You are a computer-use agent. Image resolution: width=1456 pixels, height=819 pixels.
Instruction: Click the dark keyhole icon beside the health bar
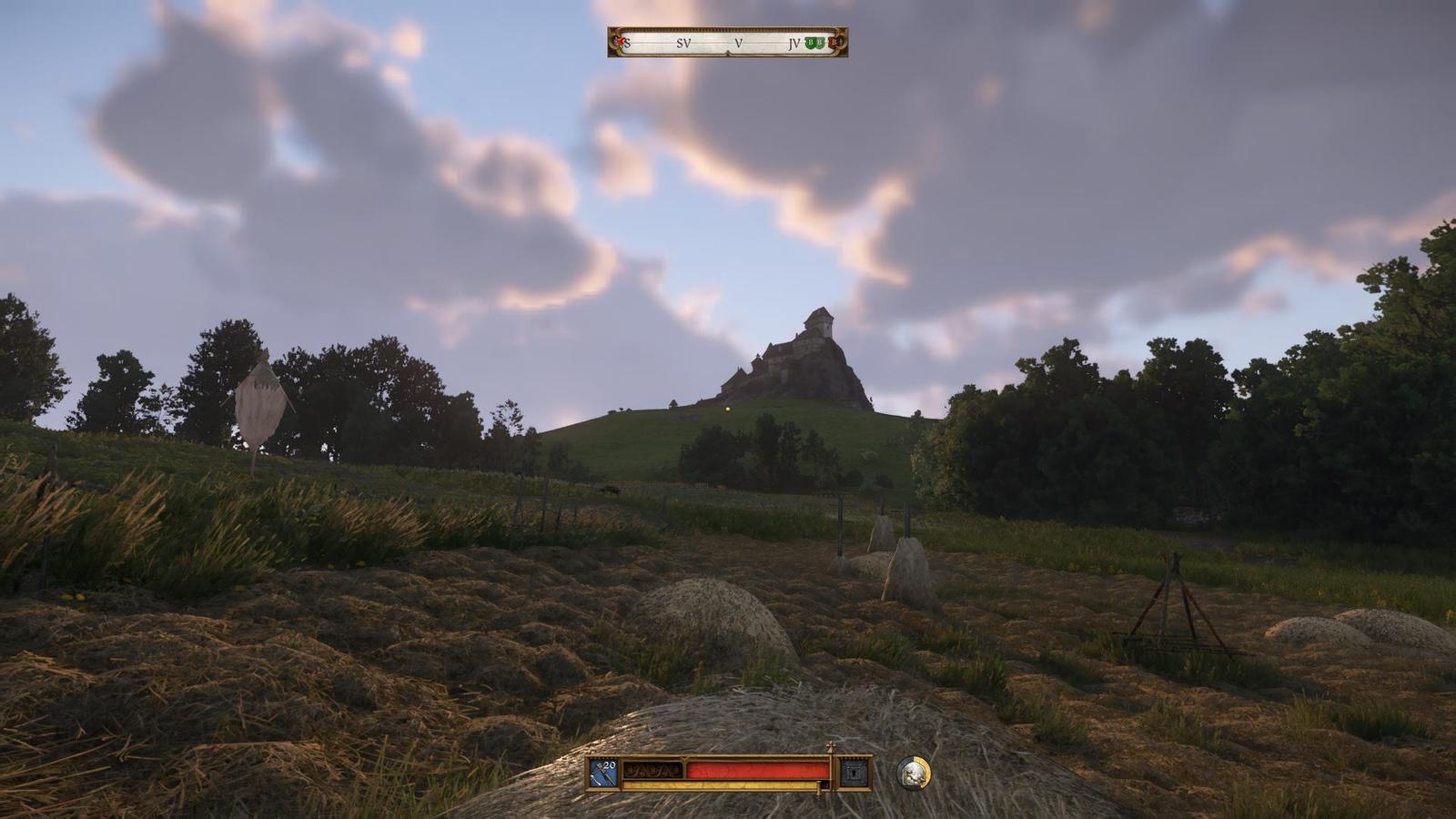(x=854, y=773)
